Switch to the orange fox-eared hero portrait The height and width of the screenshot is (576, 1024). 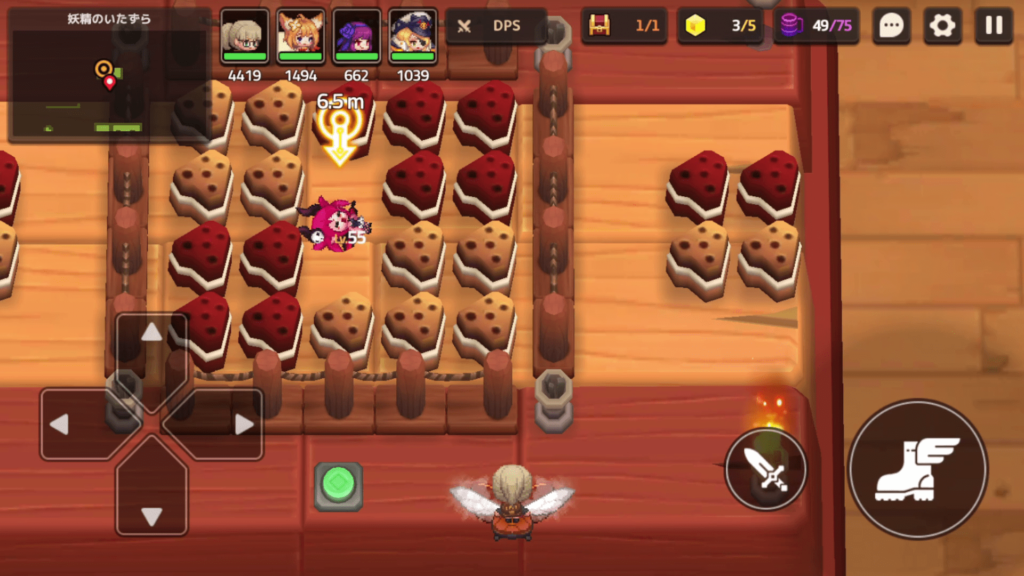300,37
